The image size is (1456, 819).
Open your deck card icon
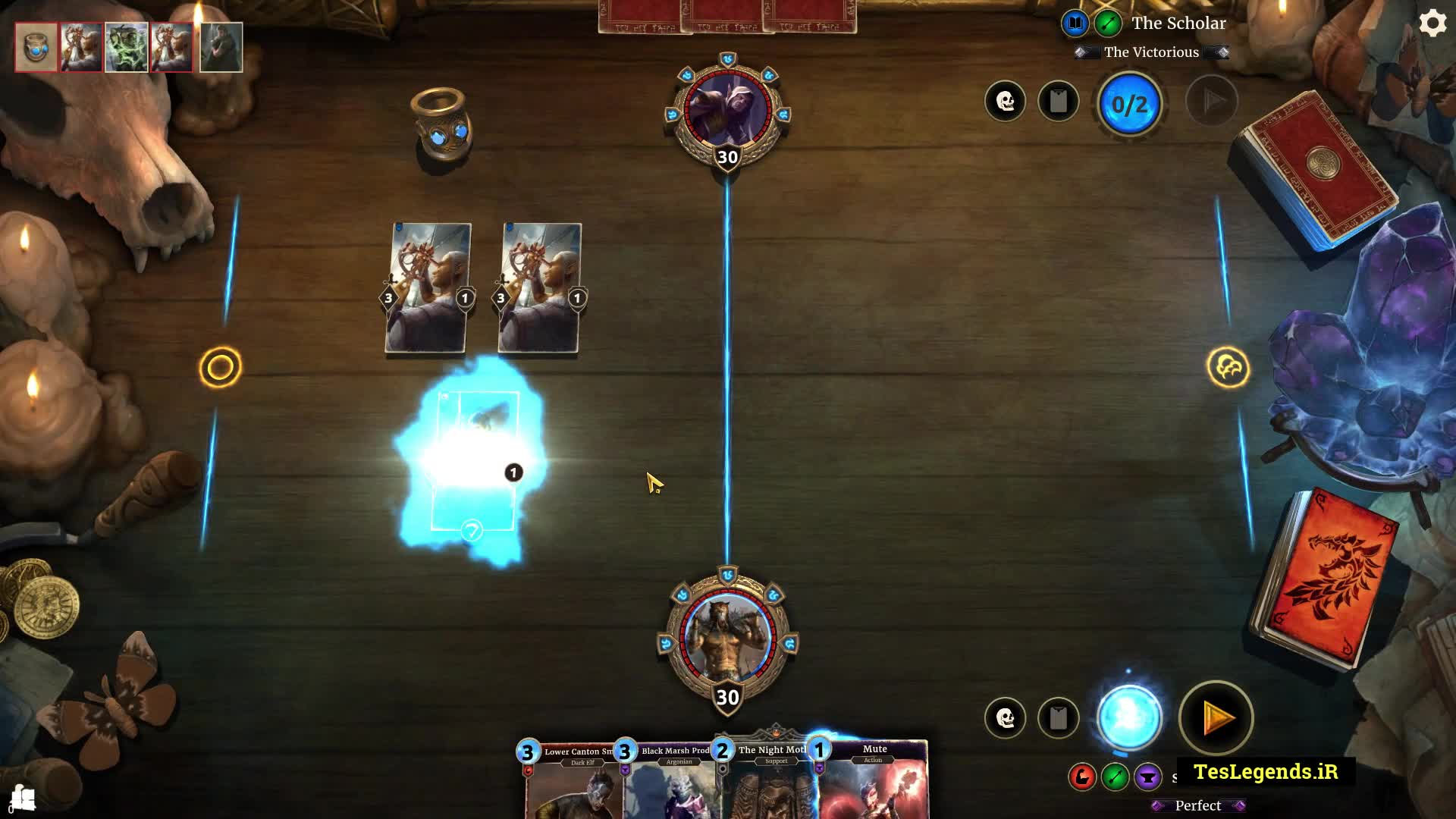(1058, 717)
